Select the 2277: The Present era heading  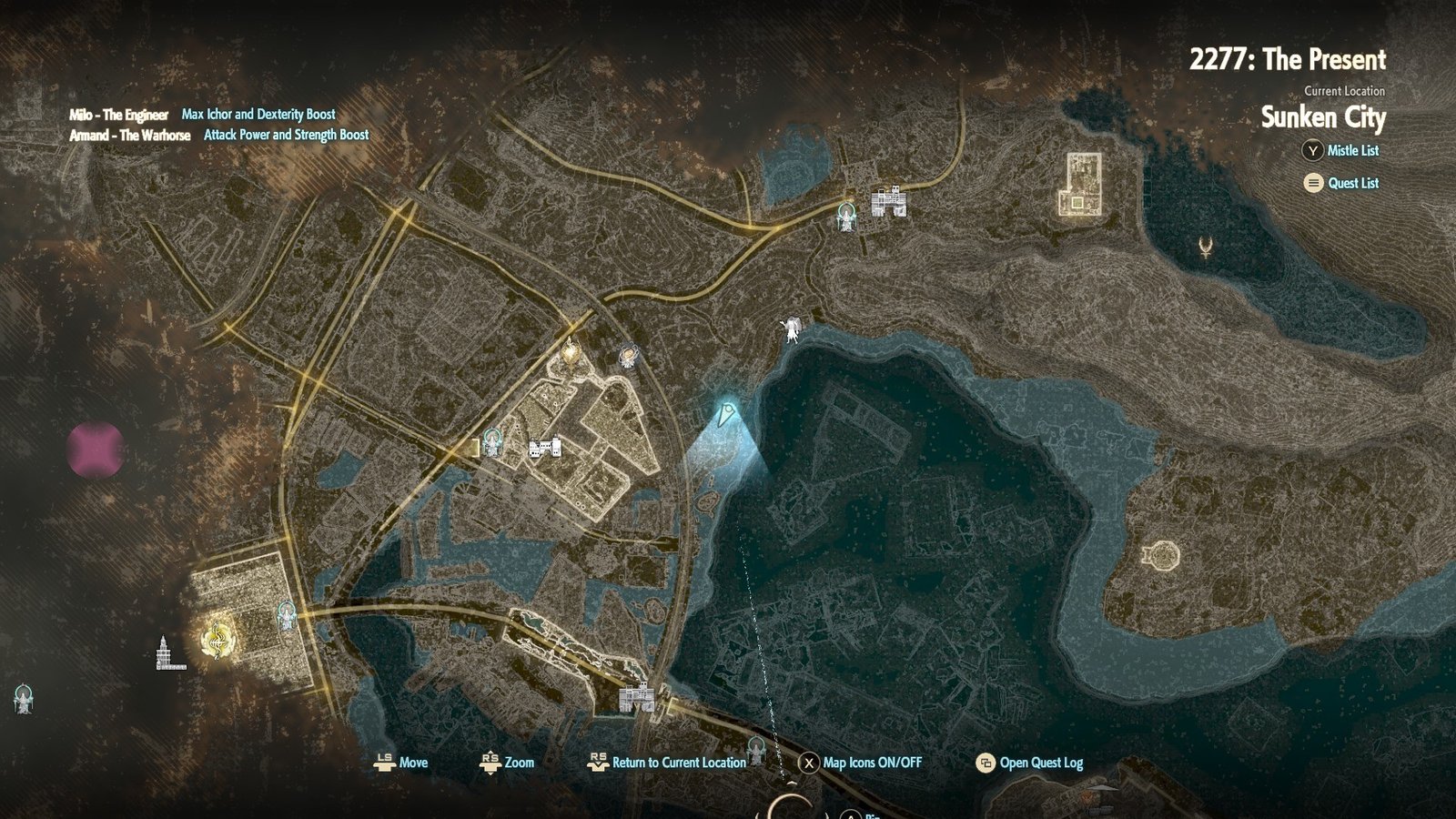[x=1288, y=60]
